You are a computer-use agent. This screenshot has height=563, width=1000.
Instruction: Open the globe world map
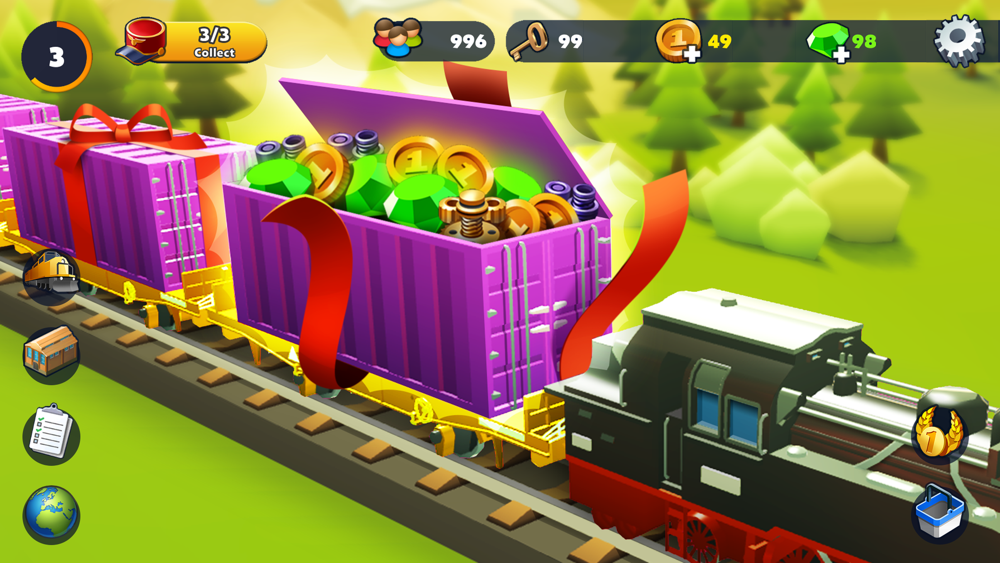pos(50,513)
